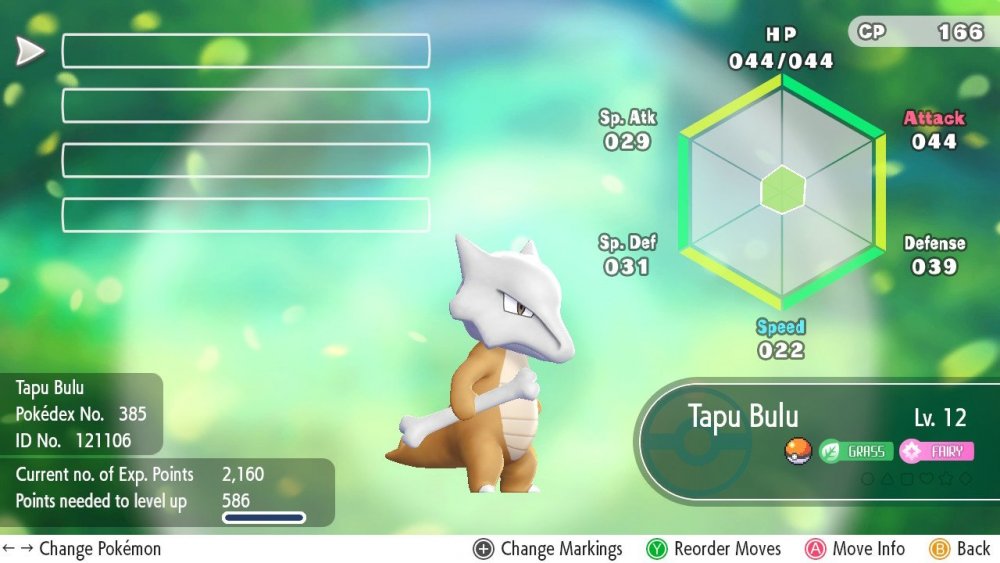Click the Poké Ball icon beside the types
Image resolution: width=1000 pixels, height=563 pixels.
[x=797, y=450]
